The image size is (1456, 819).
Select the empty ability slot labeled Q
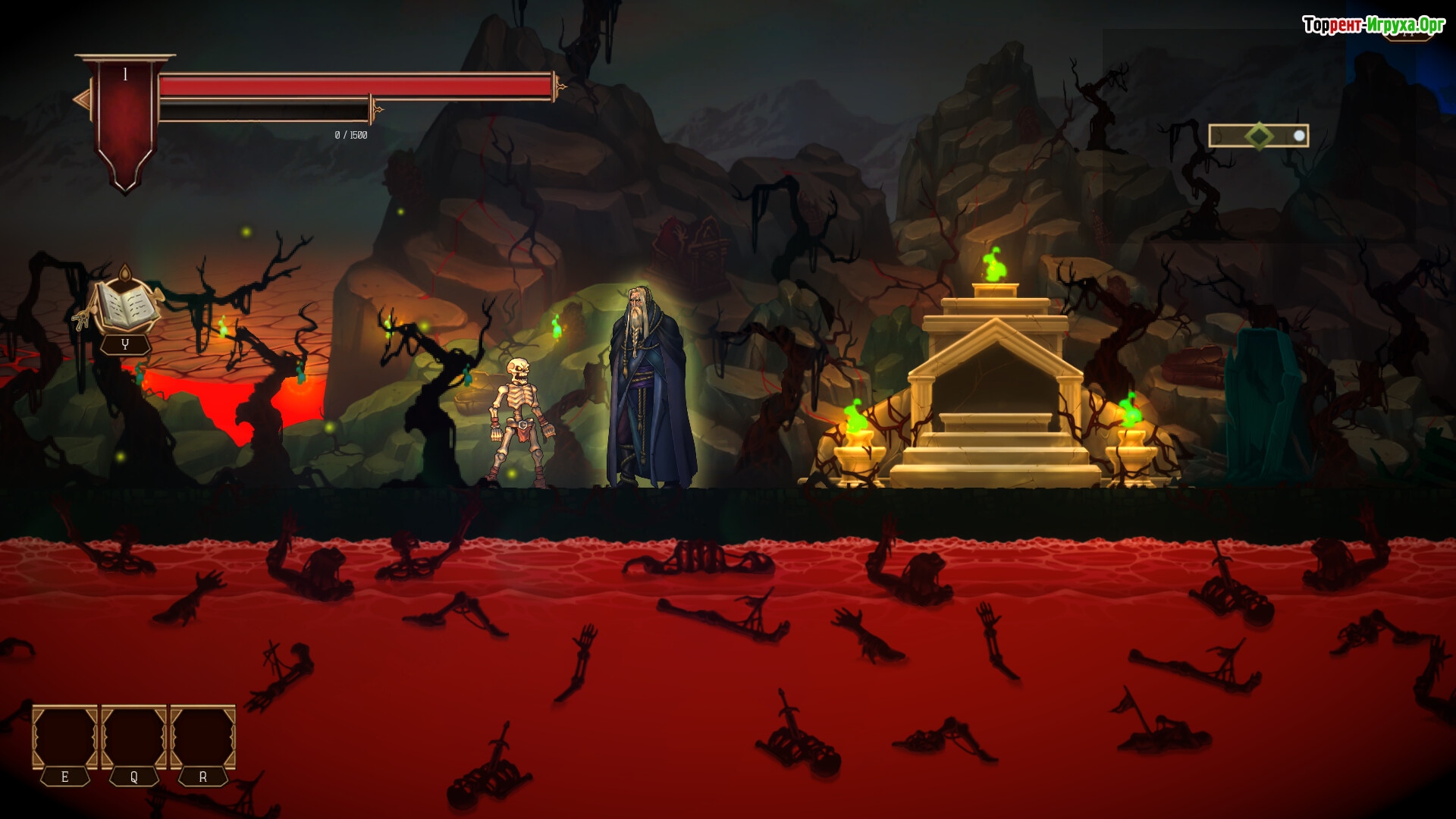point(133,738)
